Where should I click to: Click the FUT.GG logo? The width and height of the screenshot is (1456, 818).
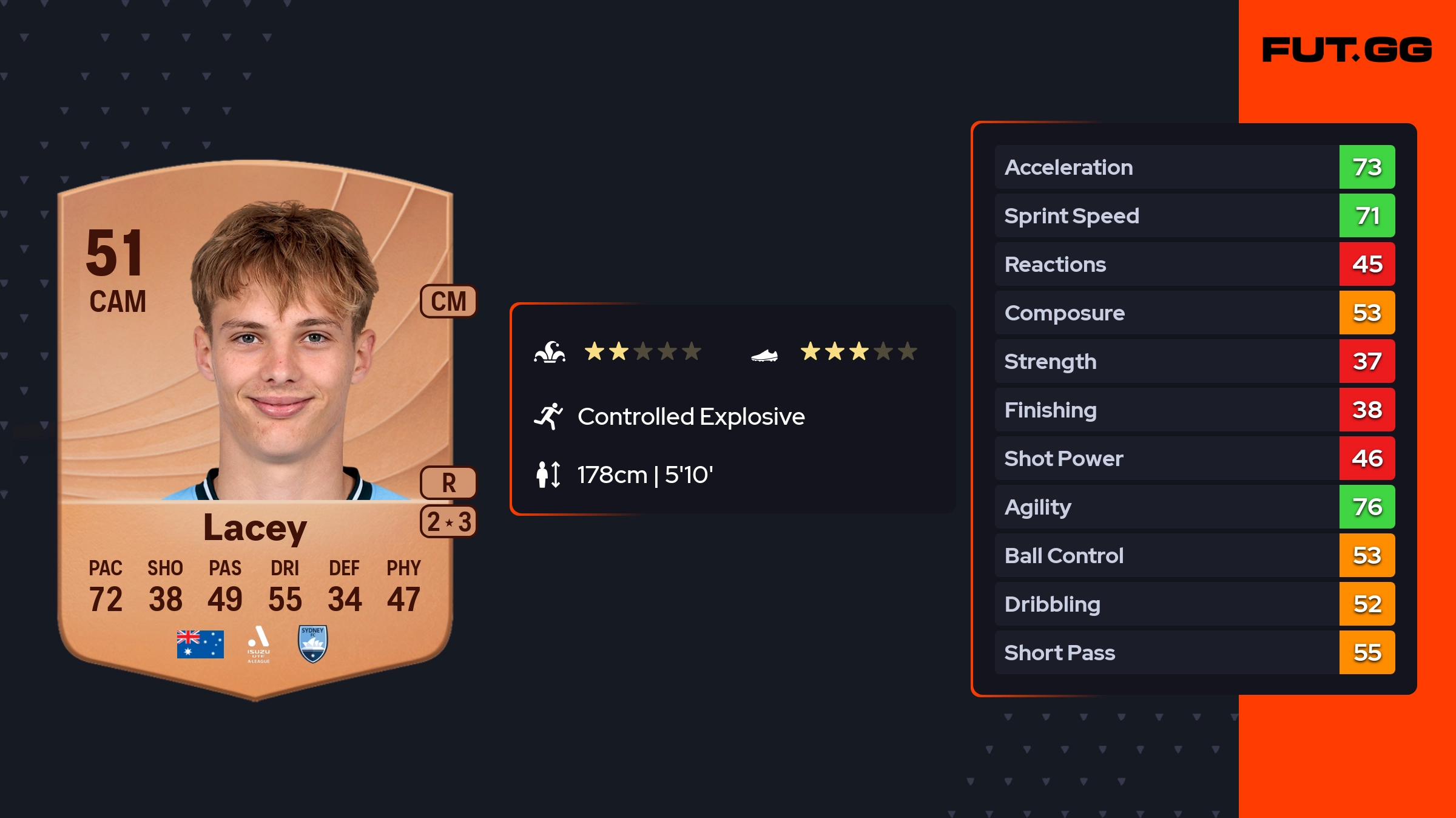[1347, 50]
